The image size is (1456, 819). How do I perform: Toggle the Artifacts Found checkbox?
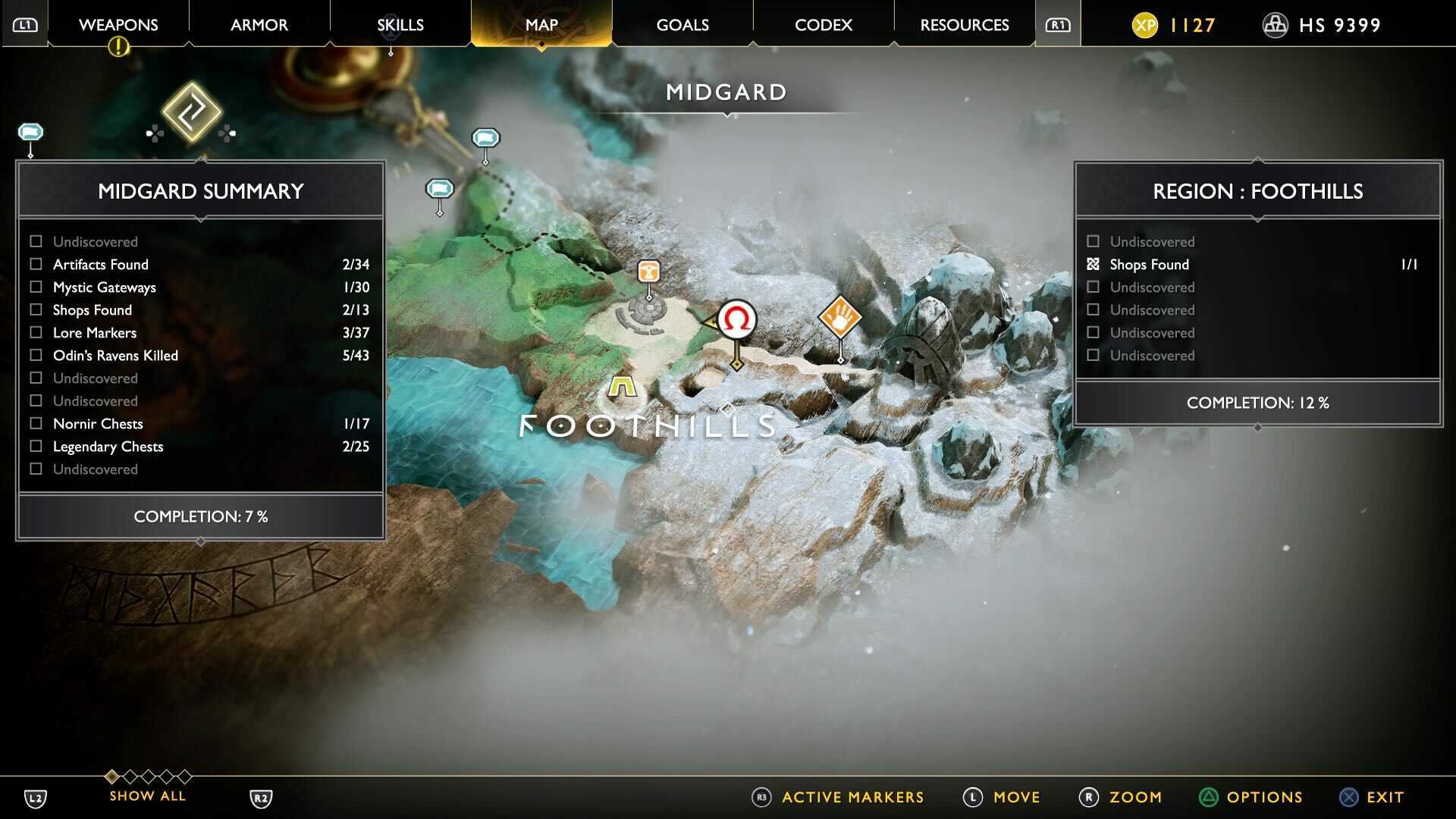35,264
